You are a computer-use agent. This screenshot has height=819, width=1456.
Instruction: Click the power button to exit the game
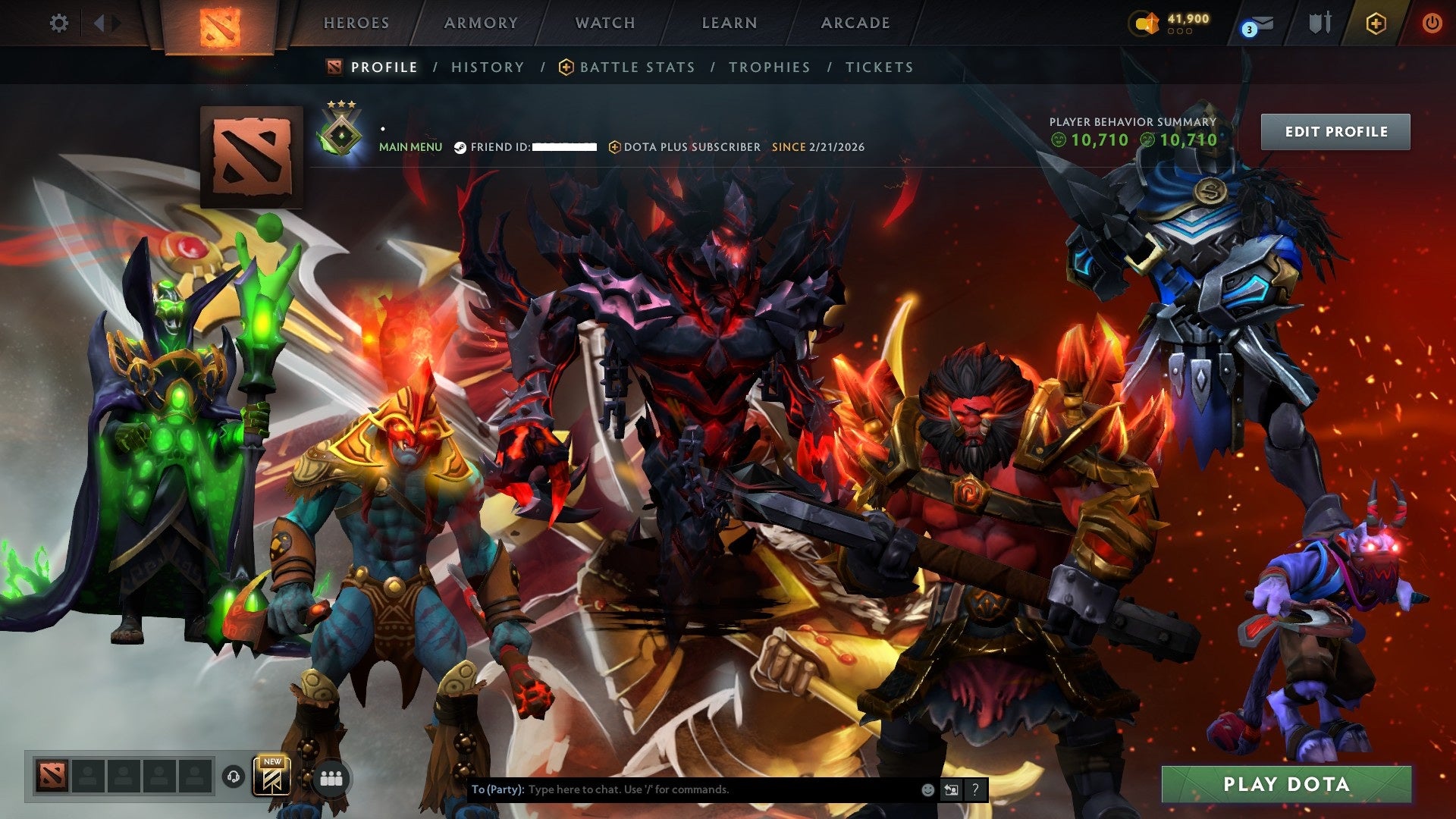coord(1432,24)
